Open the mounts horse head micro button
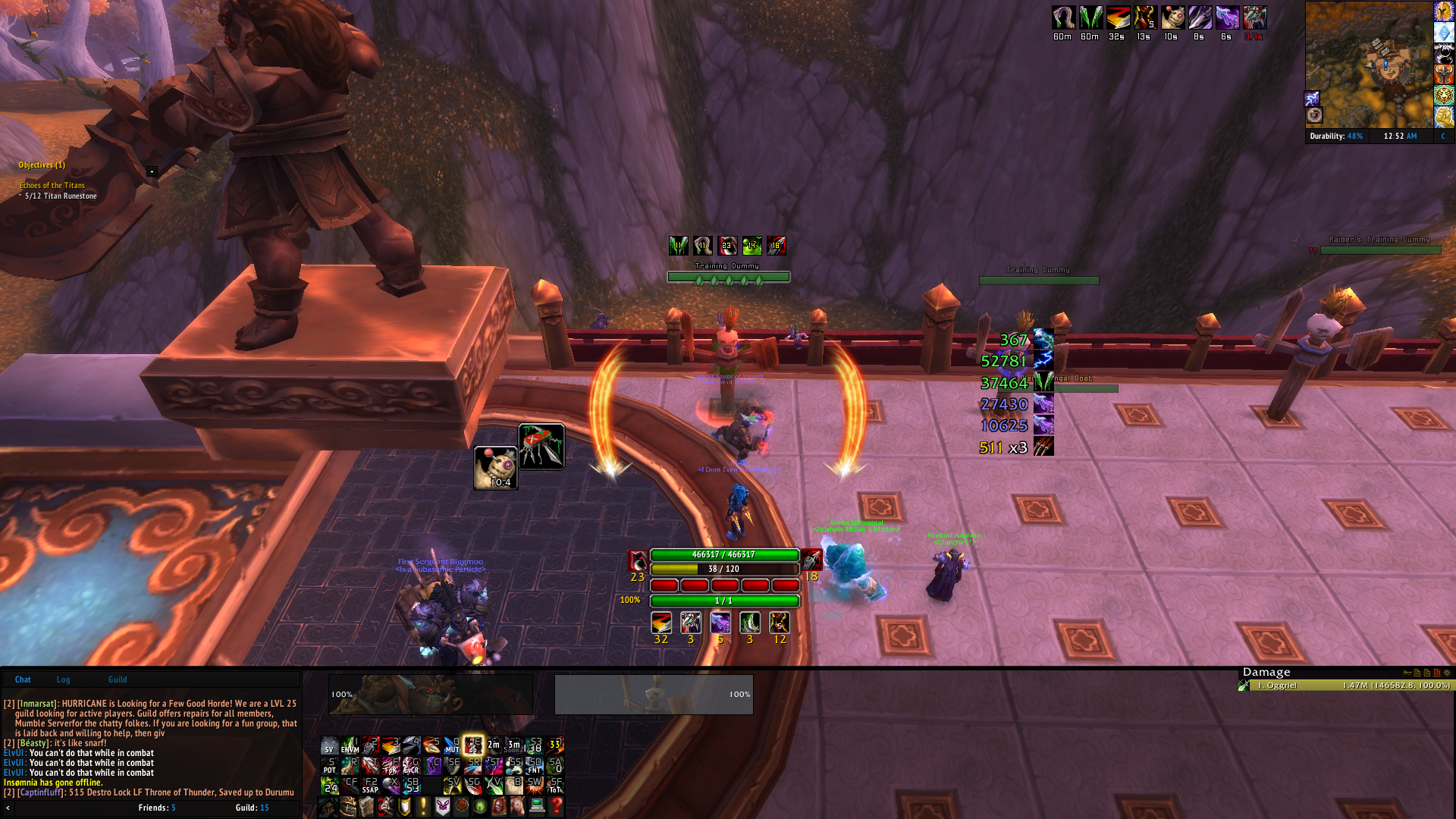The image size is (1456, 819). (x=518, y=806)
